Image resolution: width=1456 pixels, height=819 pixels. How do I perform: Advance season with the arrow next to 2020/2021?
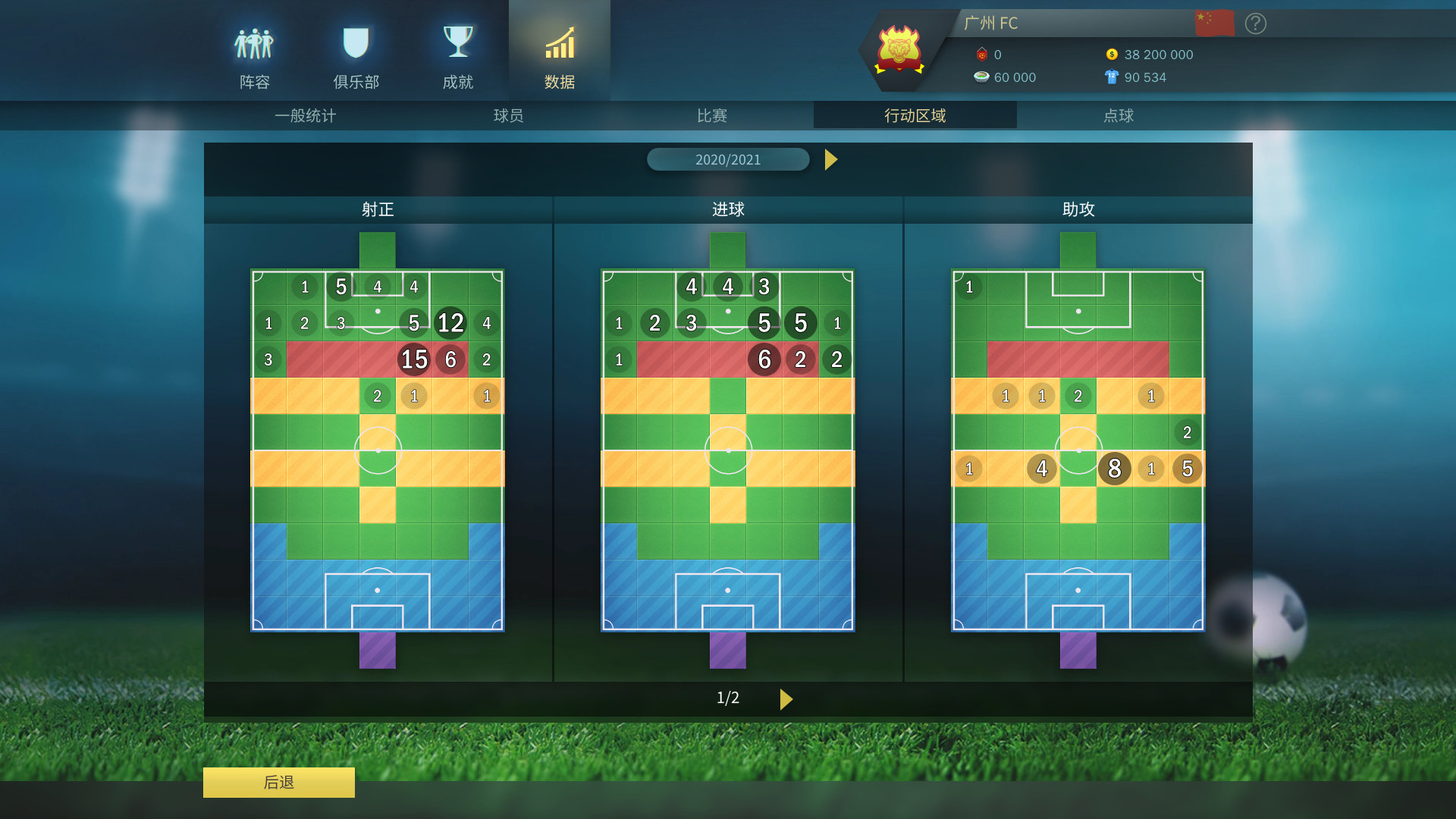[x=831, y=159]
